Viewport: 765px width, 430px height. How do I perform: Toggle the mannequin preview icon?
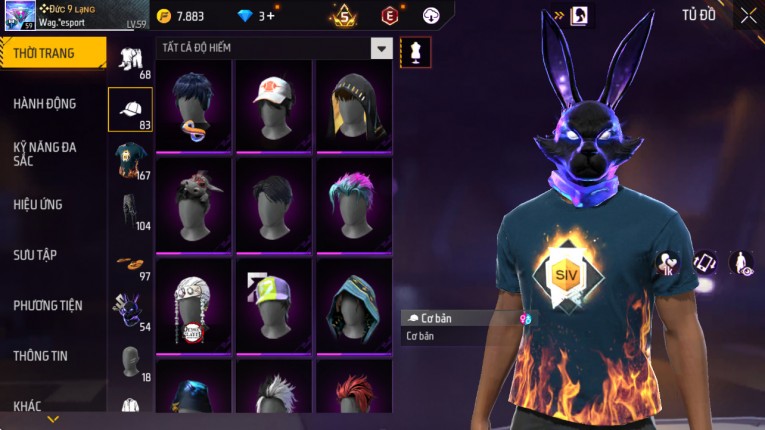click(415, 51)
